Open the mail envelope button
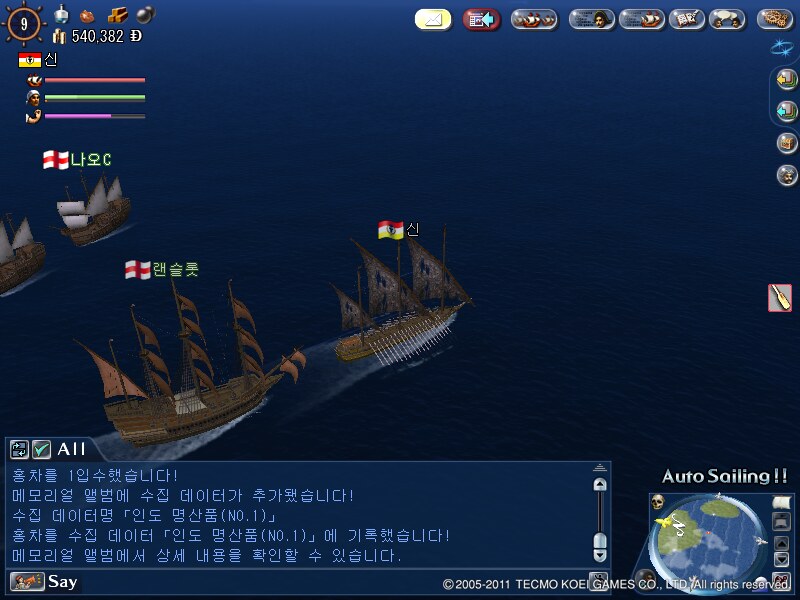800x600 pixels. (433, 19)
